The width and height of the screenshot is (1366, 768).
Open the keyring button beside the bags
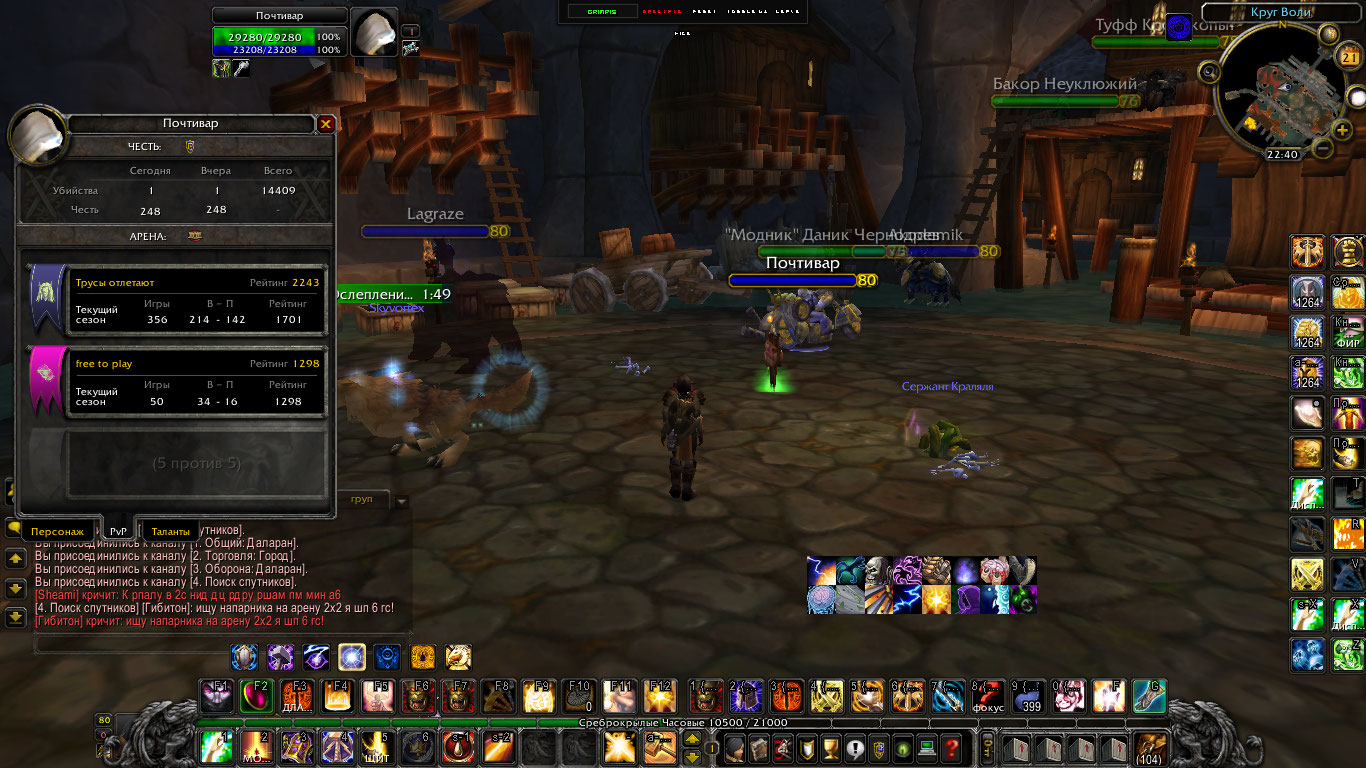click(x=987, y=747)
